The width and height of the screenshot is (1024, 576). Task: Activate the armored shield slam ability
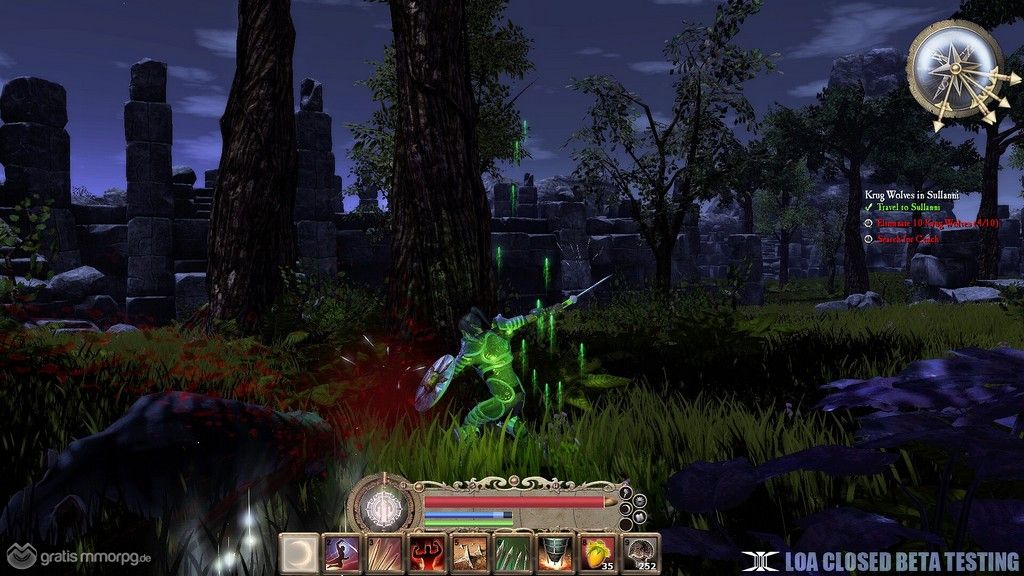555,552
